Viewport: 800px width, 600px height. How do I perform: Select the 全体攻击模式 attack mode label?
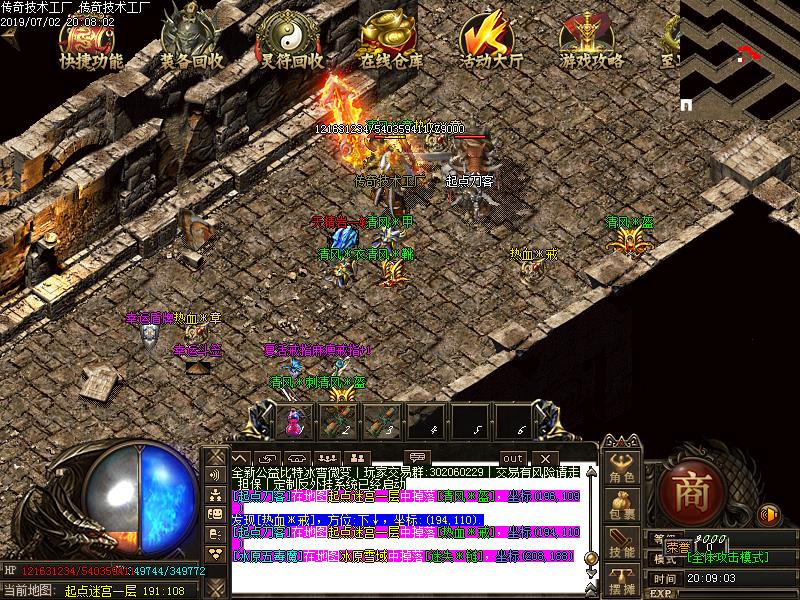click(727, 557)
